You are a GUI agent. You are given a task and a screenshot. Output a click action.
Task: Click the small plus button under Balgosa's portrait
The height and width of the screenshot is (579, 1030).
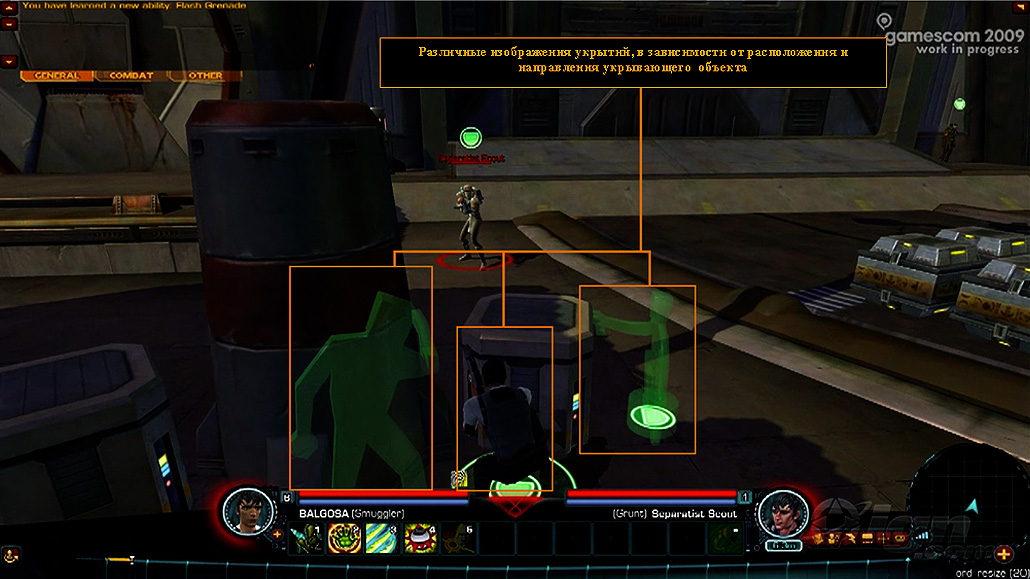click(x=277, y=534)
